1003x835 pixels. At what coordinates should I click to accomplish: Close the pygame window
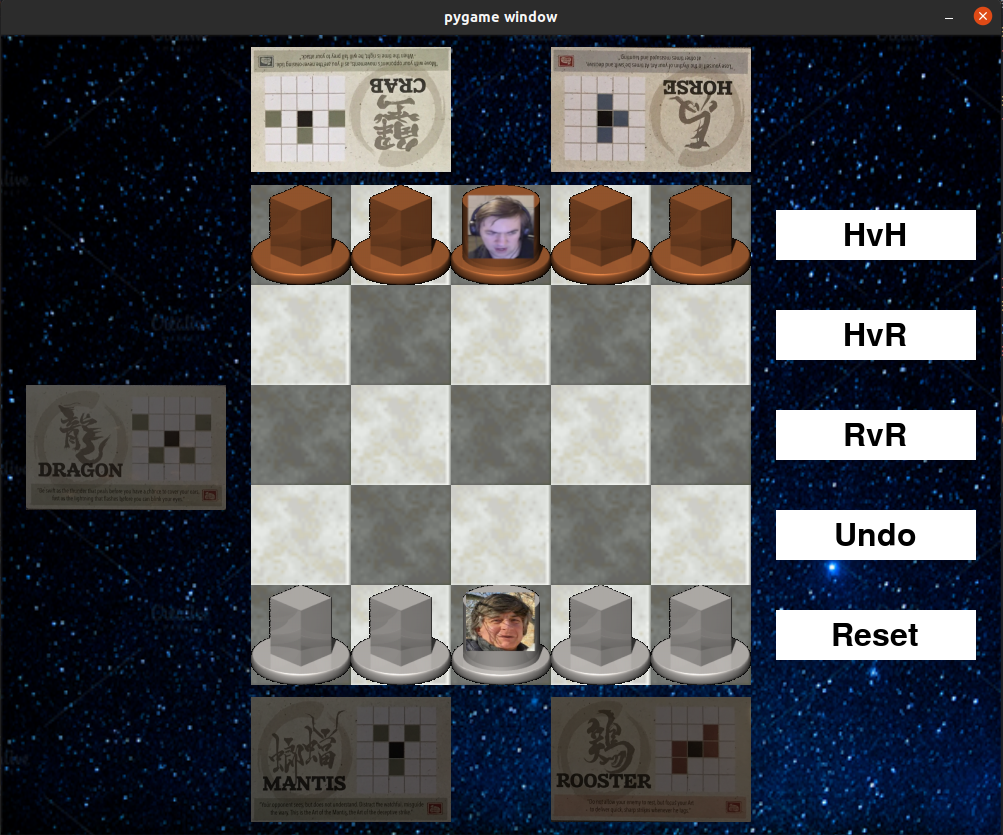982,17
